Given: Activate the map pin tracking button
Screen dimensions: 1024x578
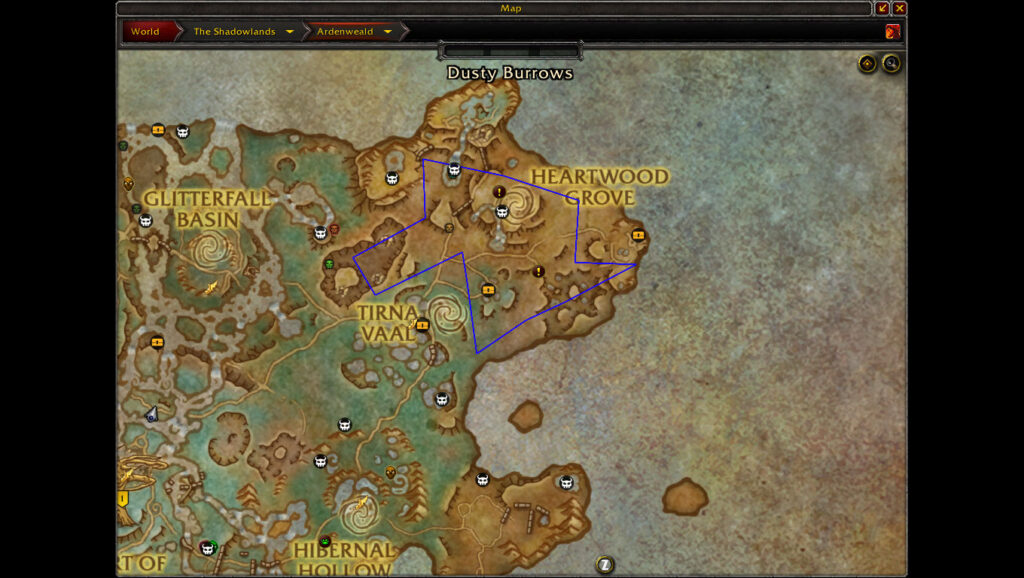Looking at the screenshot, I should (867, 64).
